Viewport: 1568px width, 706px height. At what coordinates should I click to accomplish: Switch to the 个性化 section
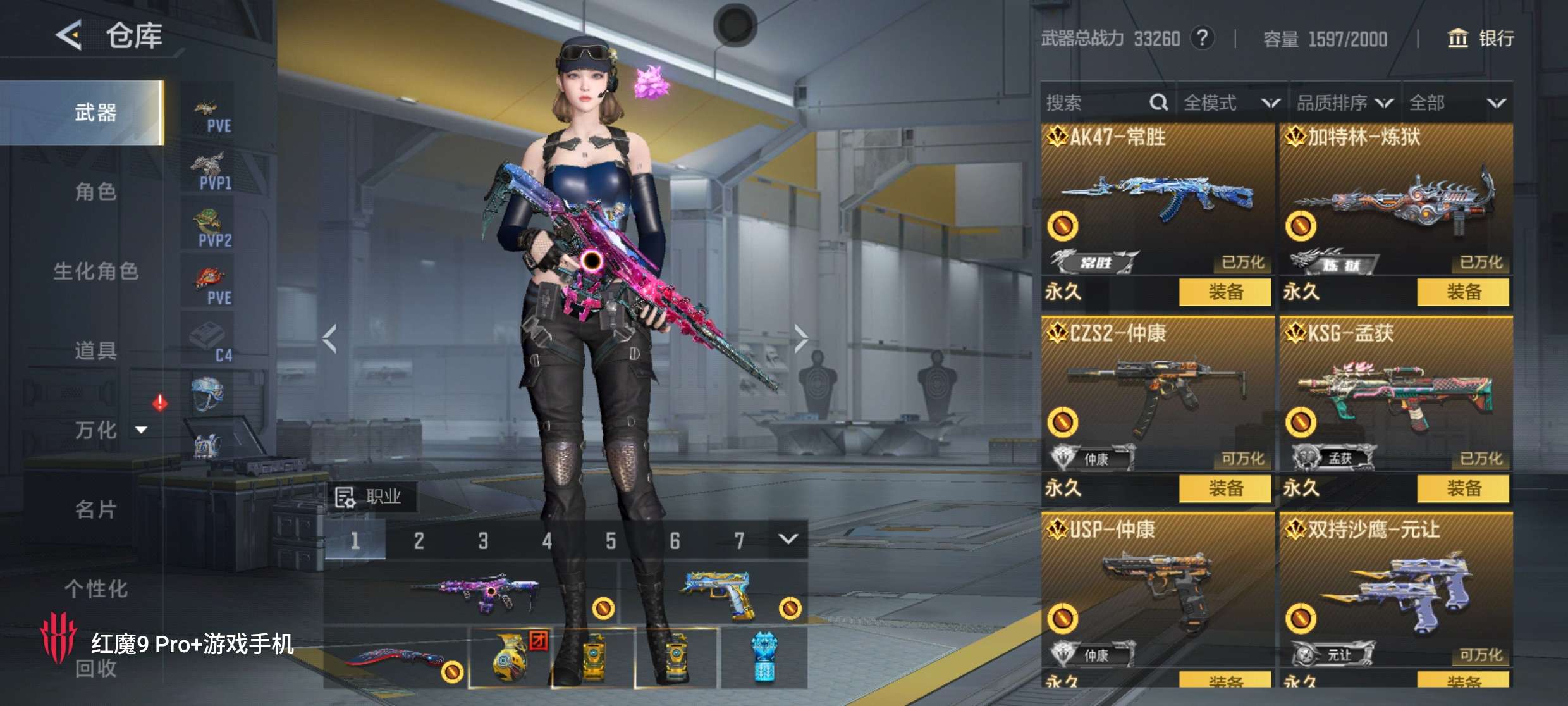[95, 589]
